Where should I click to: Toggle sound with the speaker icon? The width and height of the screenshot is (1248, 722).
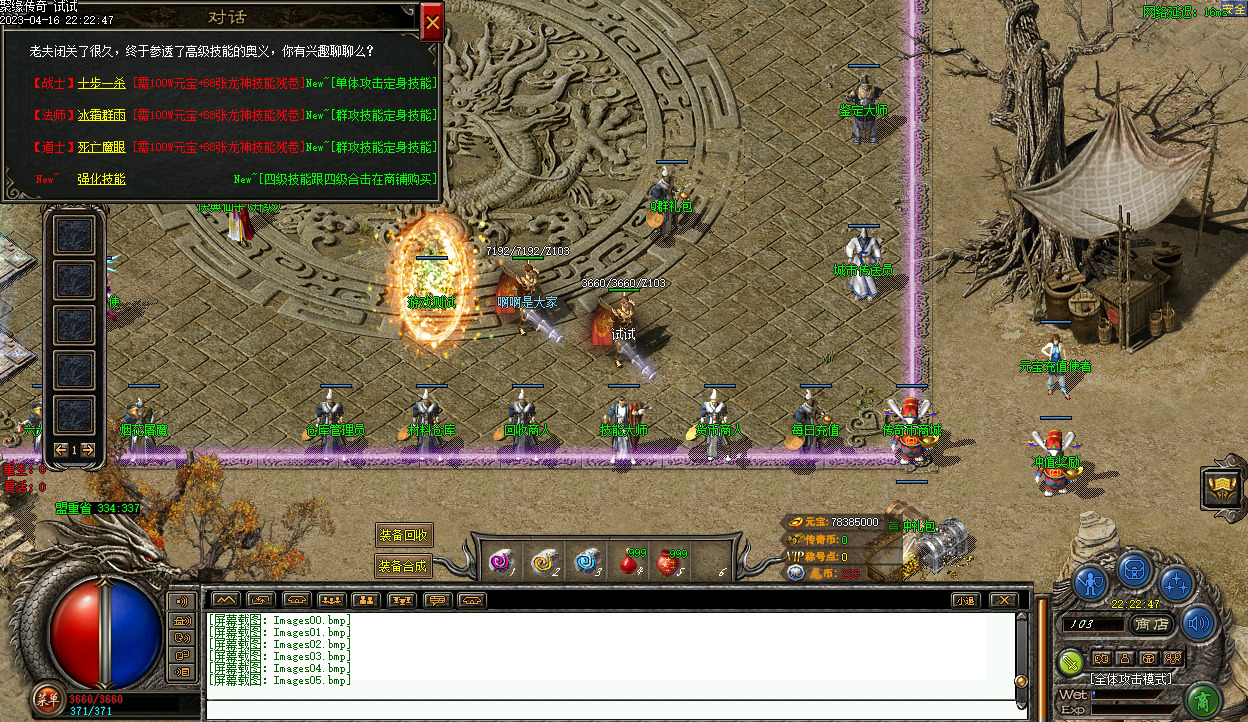(x=1197, y=624)
